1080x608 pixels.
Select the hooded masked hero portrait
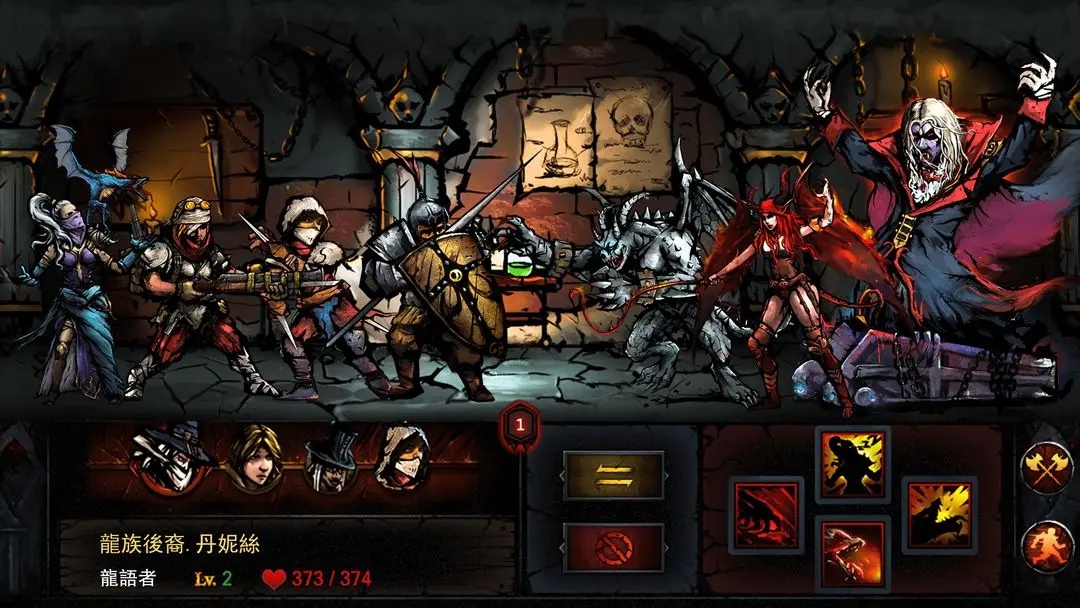[x=402, y=460]
